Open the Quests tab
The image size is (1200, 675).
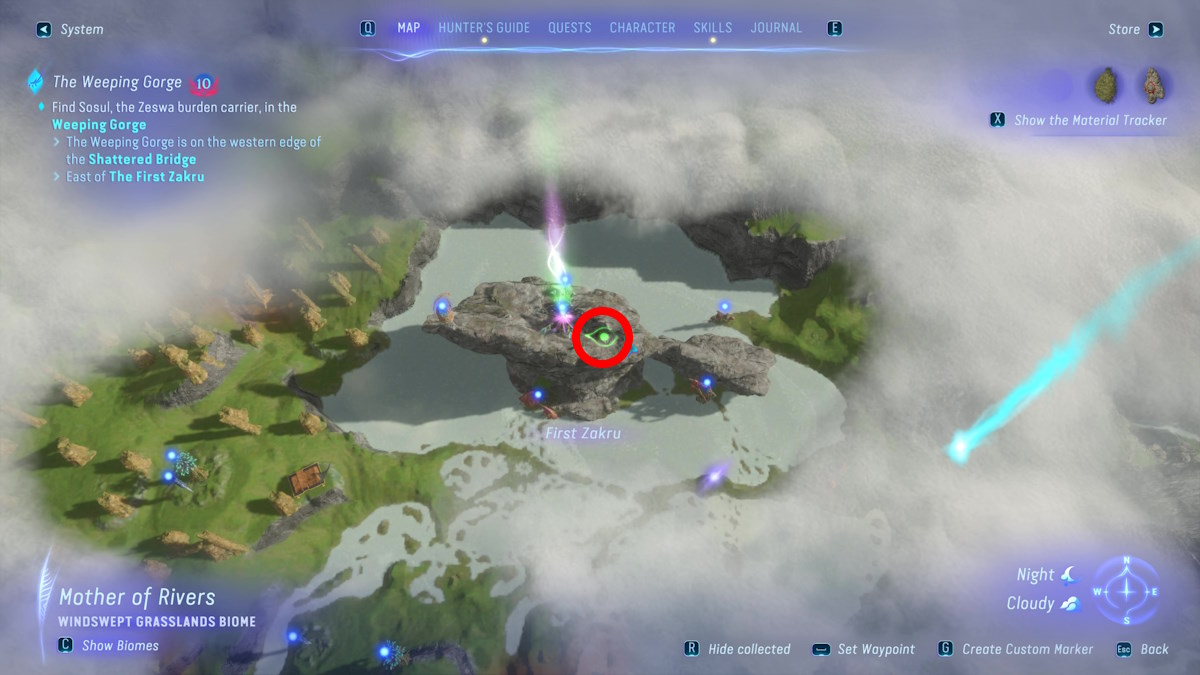(x=569, y=28)
